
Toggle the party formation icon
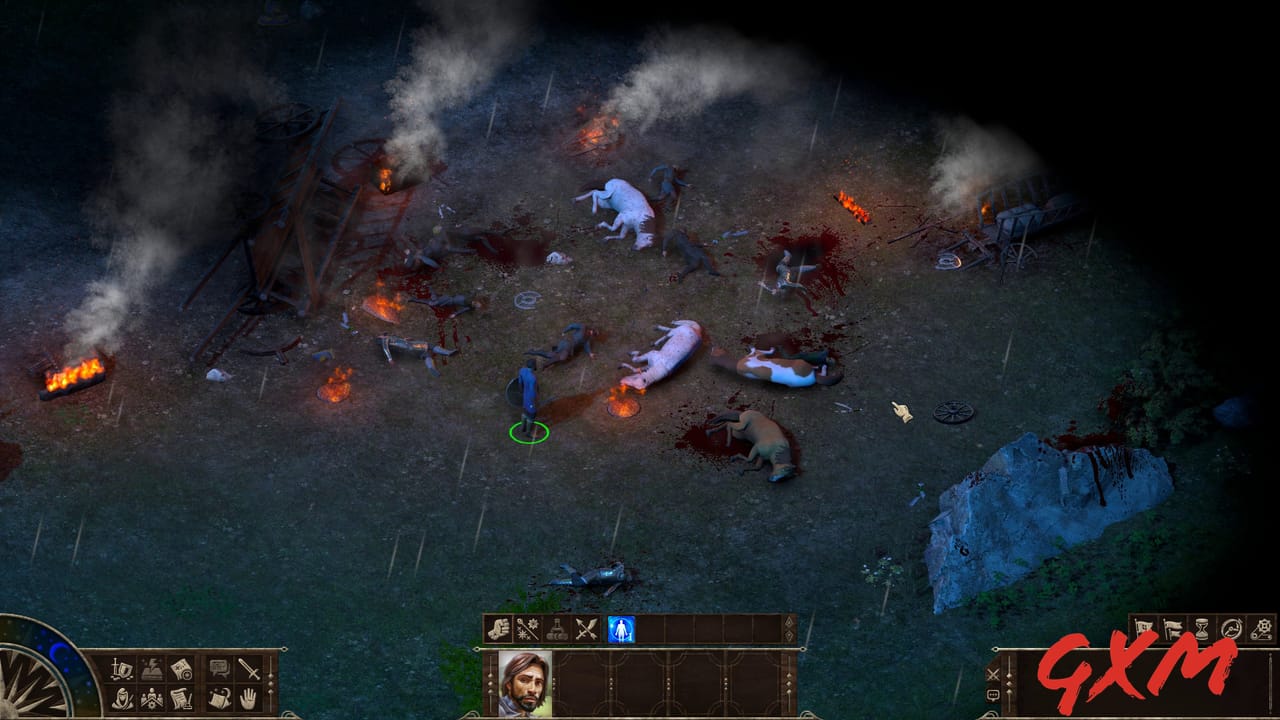pyautogui.click(x=152, y=699)
